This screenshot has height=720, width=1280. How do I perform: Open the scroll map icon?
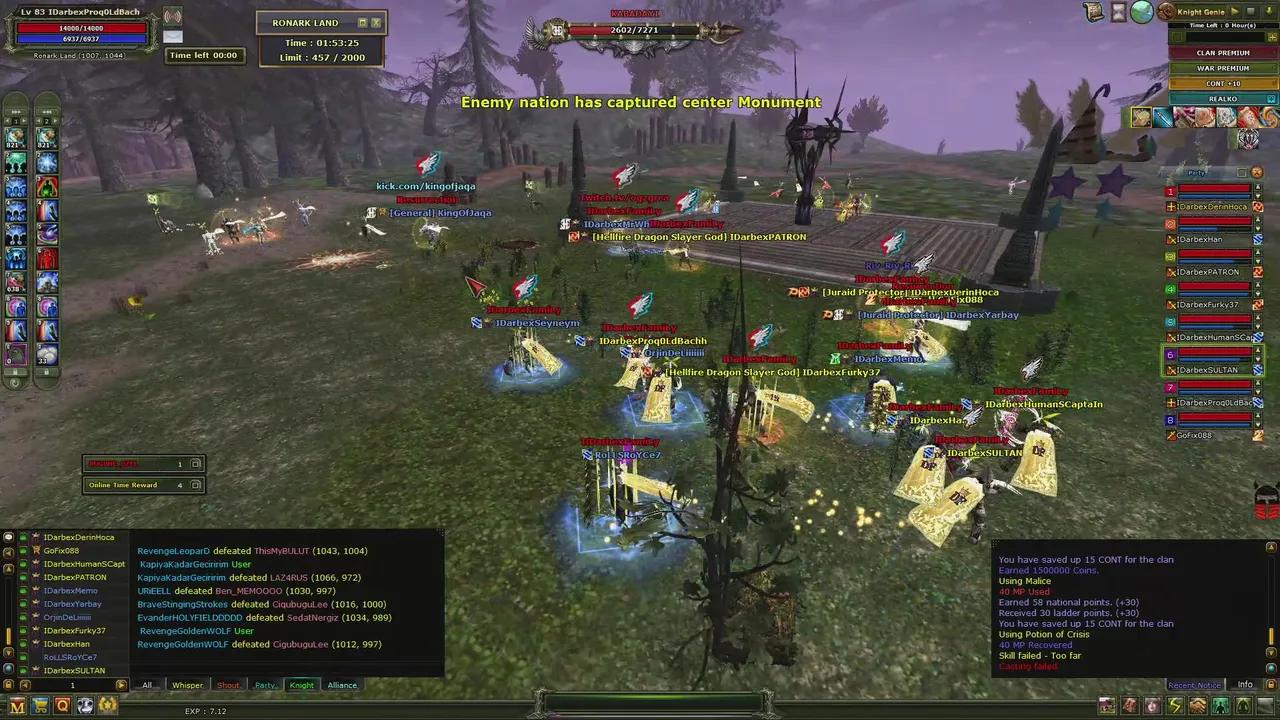point(1095,12)
